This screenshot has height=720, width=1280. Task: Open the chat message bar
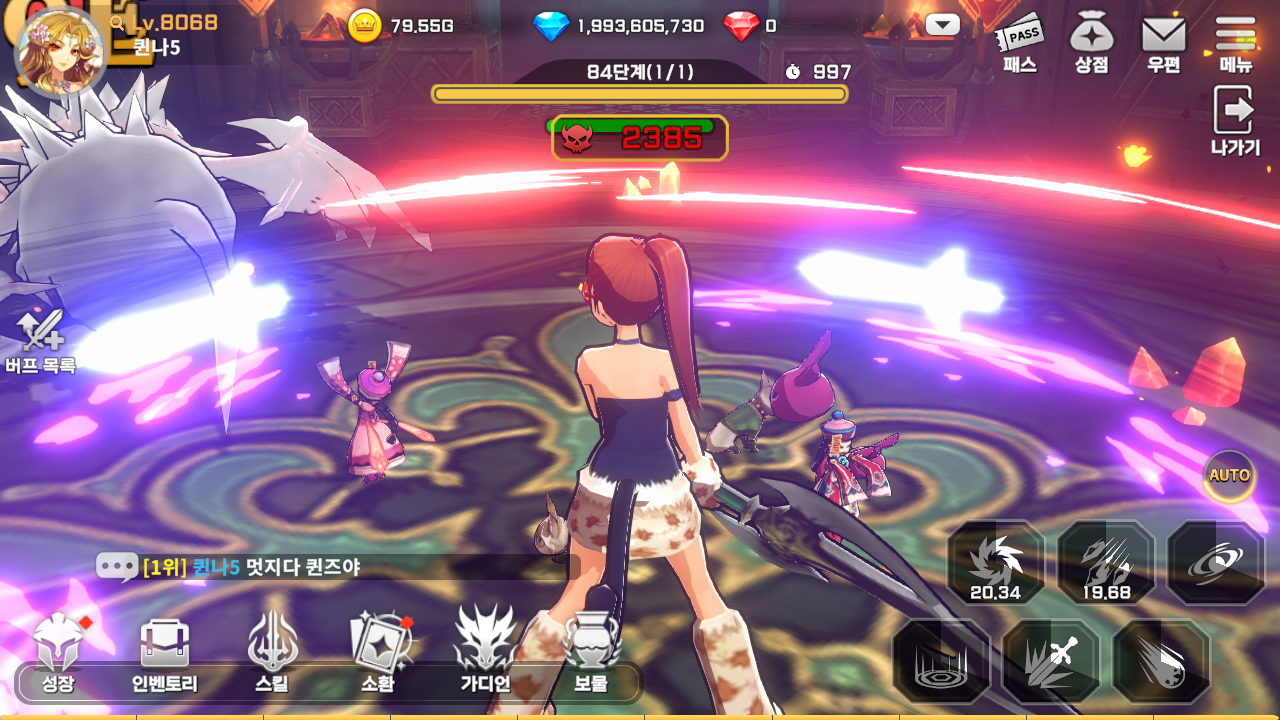click(x=330, y=567)
